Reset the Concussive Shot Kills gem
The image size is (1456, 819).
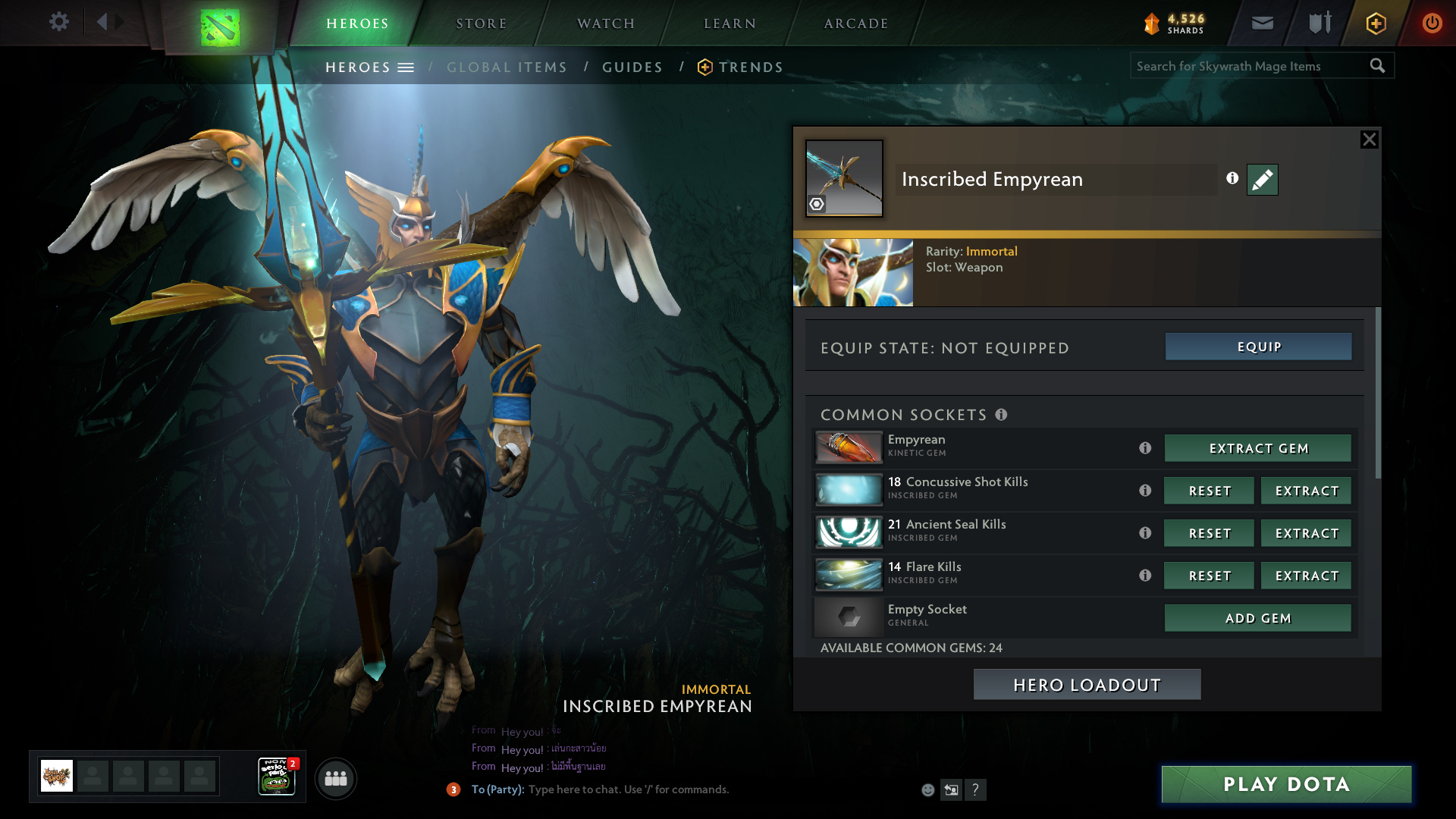tap(1210, 491)
